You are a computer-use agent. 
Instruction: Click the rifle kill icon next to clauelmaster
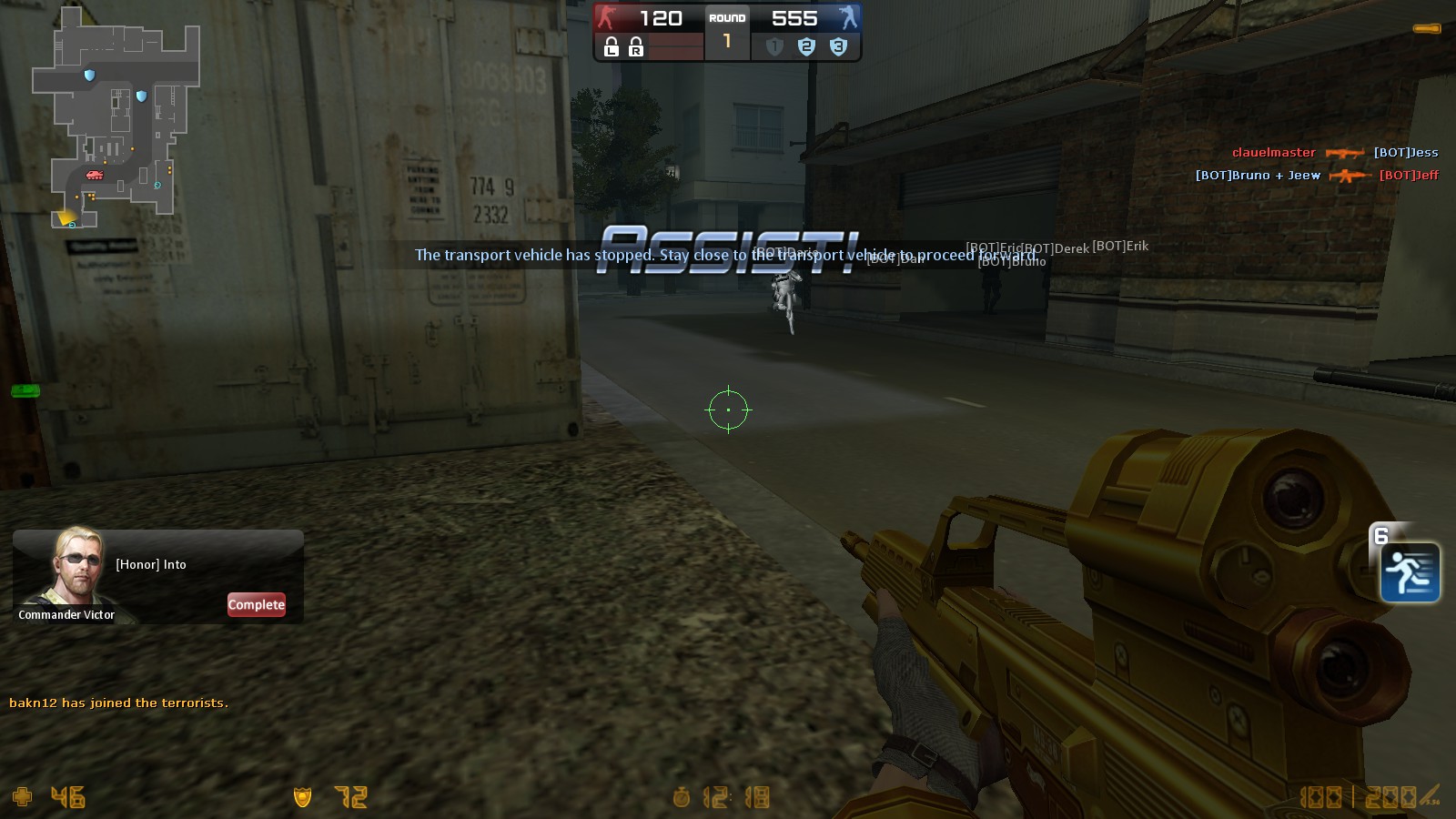pos(1345,152)
